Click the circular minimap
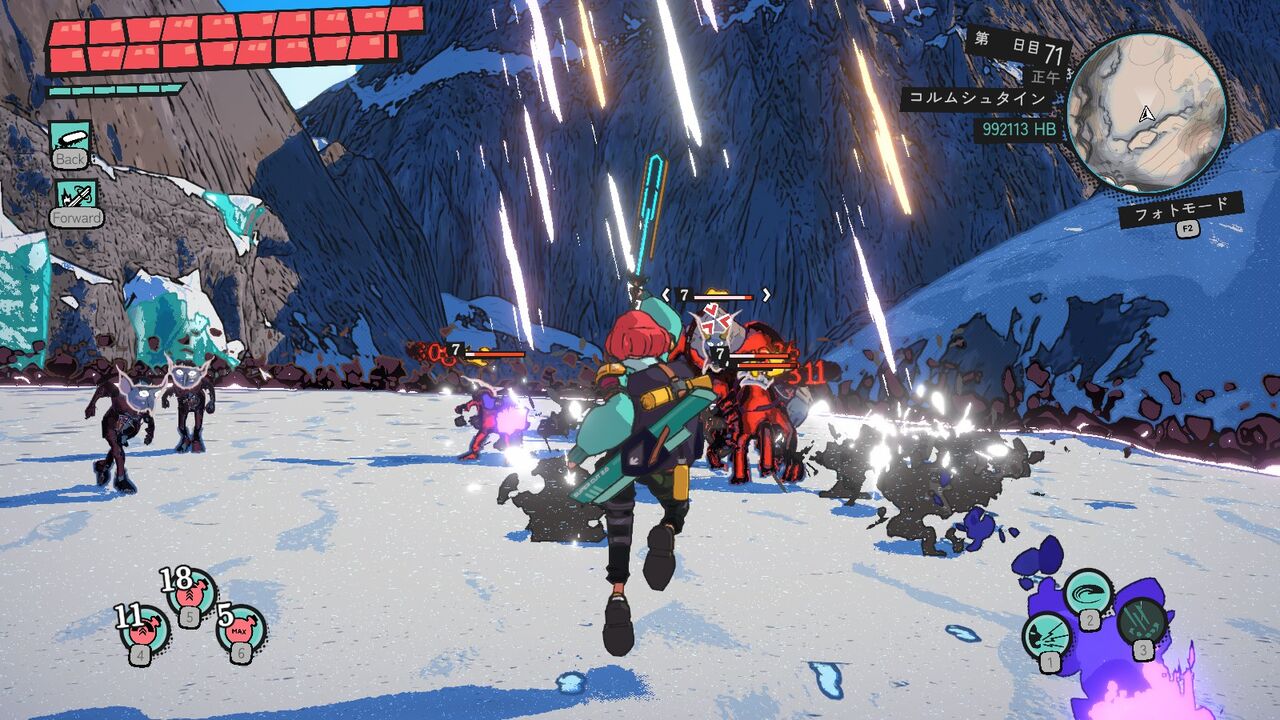 tap(1146, 111)
